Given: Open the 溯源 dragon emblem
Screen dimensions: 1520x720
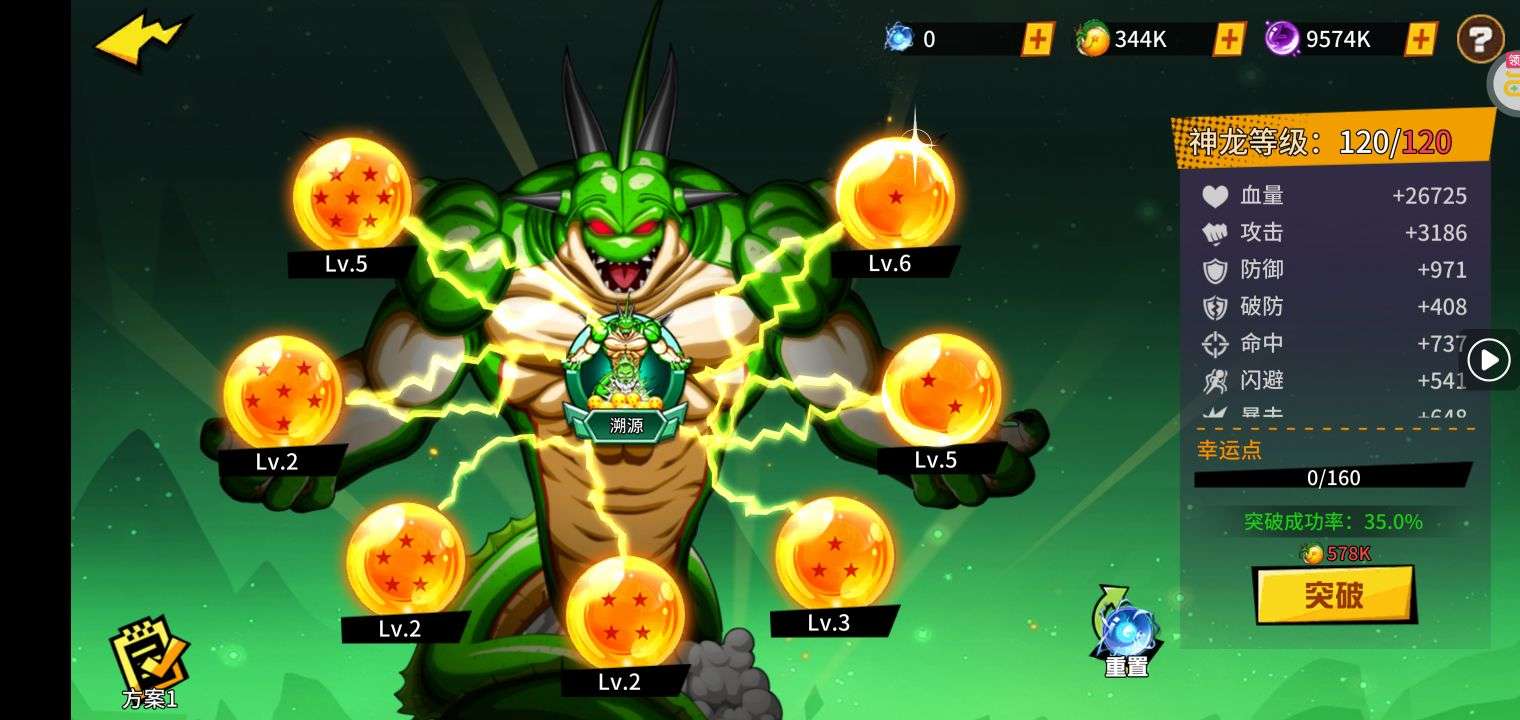Looking at the screenshot, I should tap(626, 380).
